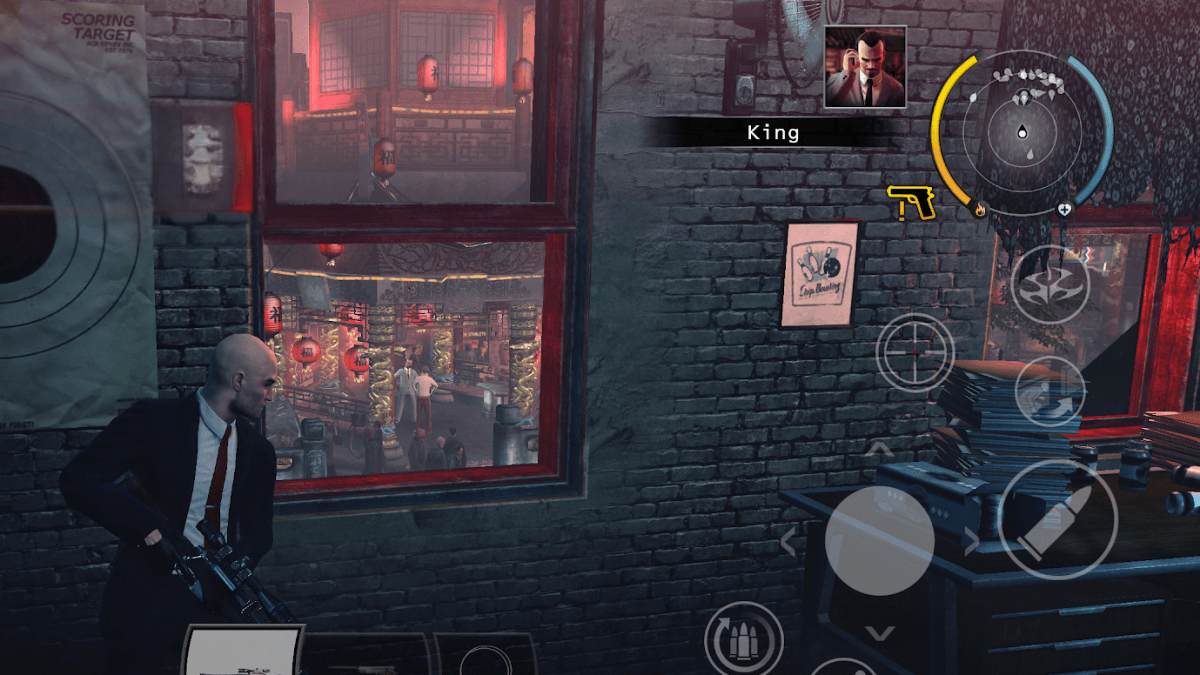Choose the weapon slot with the ring icon
Viewport: 1200px width, 675px height.
tap(484, 656)
